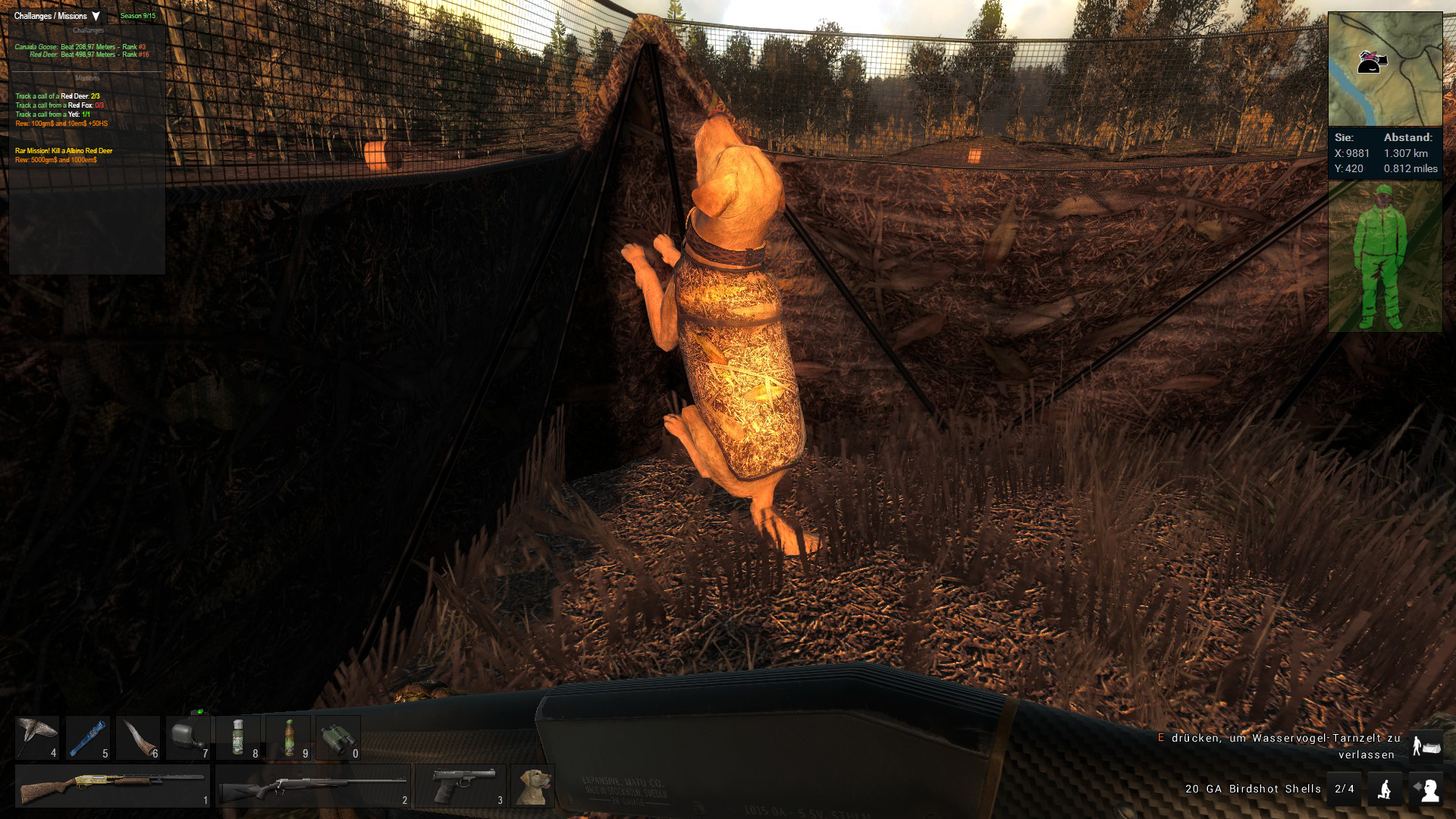The height and width of the screenshot is (819, 1456).
Task: Use the green spray bottle, slot 8
Action: coord(238,738)
